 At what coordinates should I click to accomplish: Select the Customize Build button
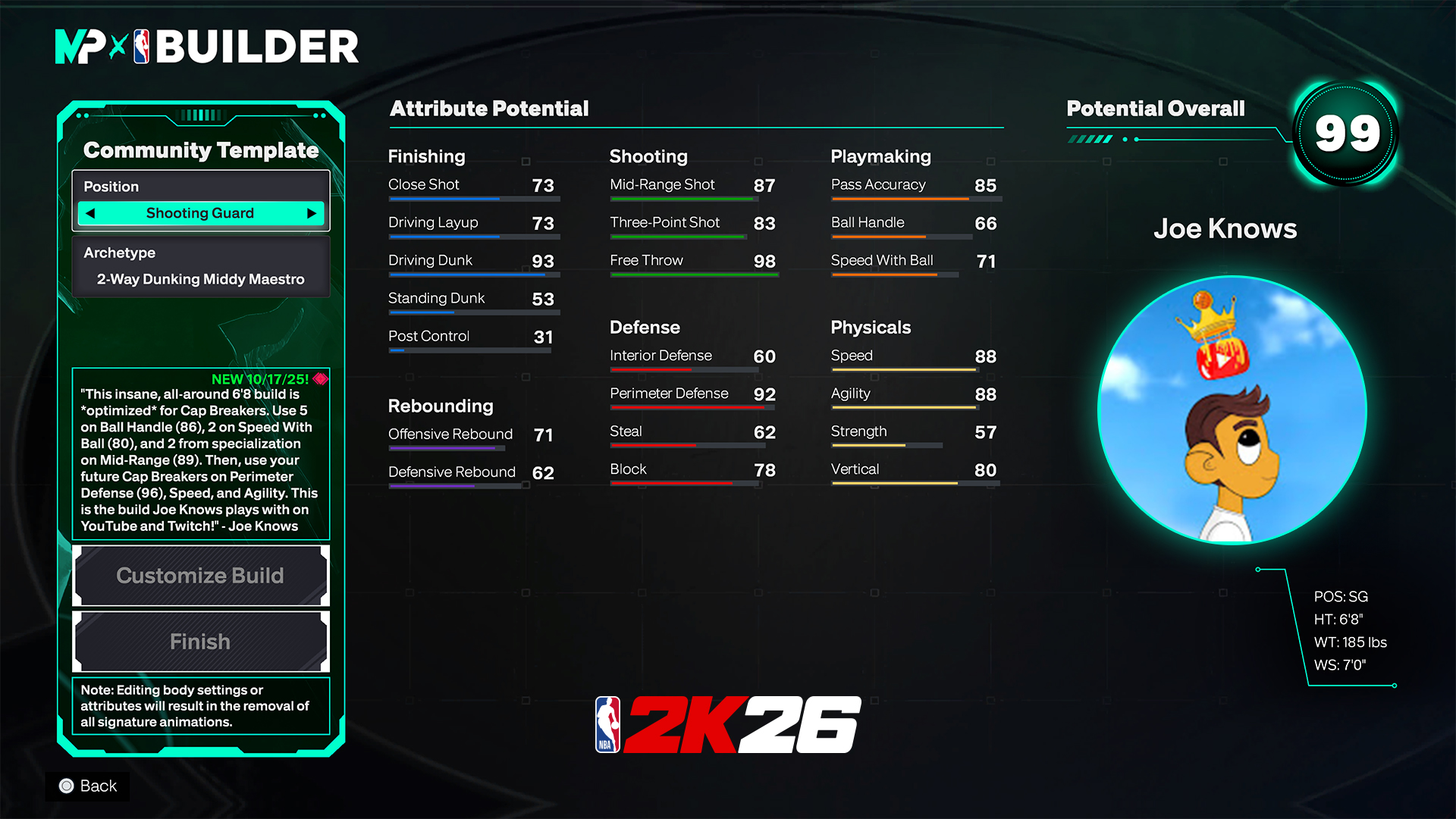200,576
